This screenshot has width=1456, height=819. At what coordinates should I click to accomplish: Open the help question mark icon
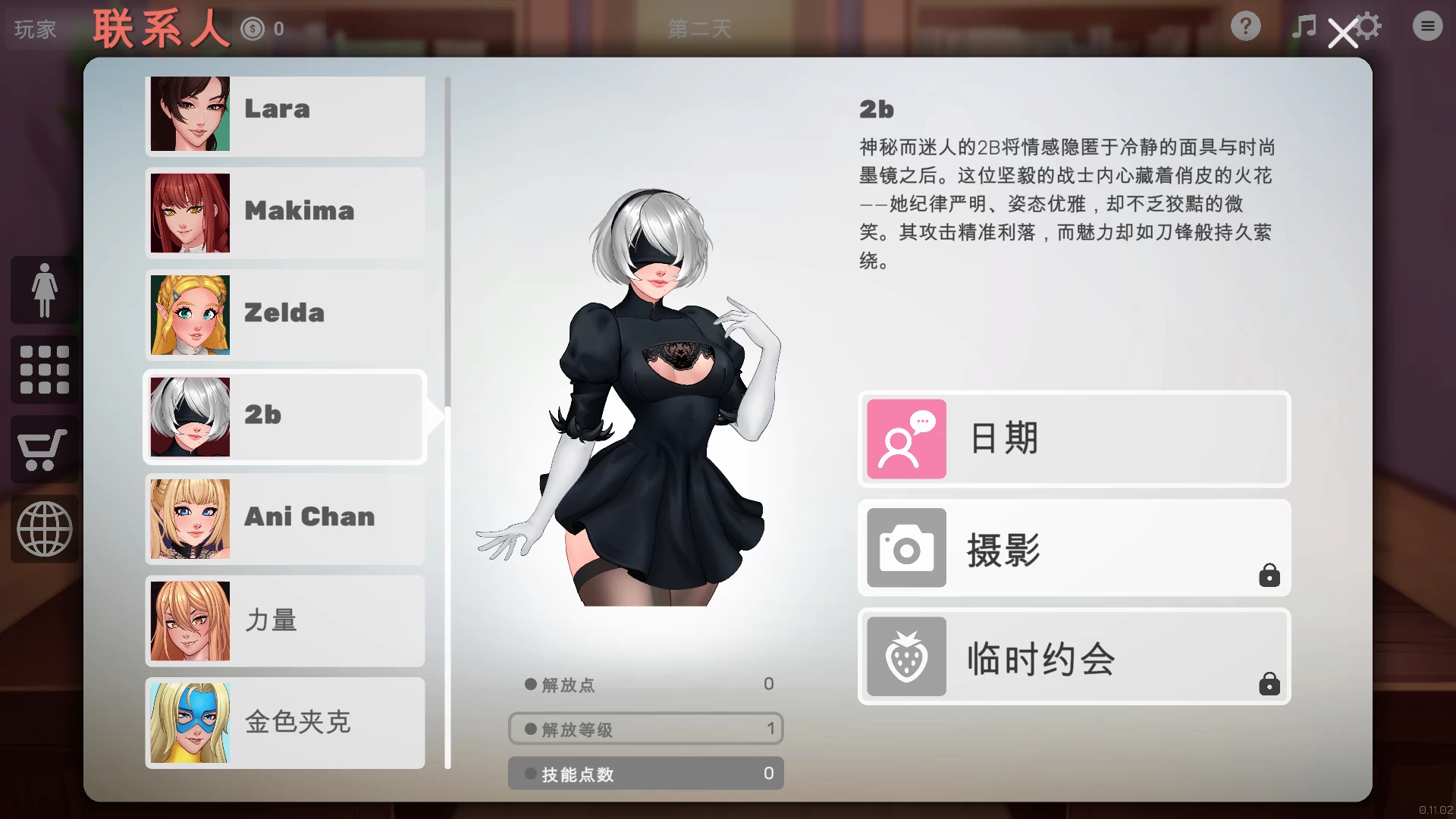point(1244,26)
